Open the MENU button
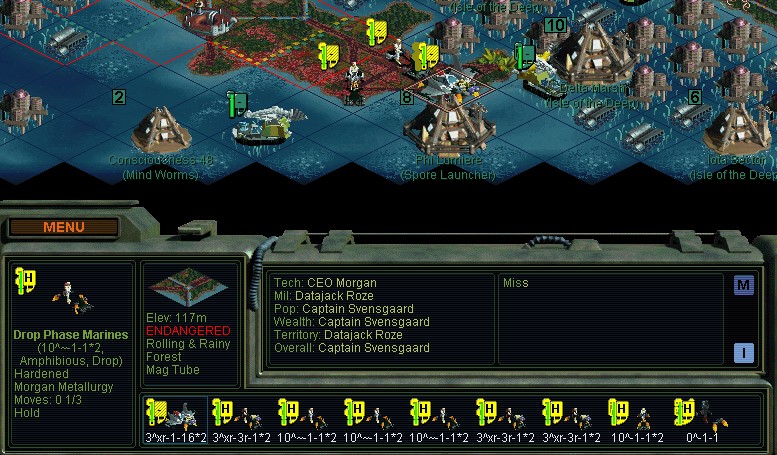 (64, 227)
